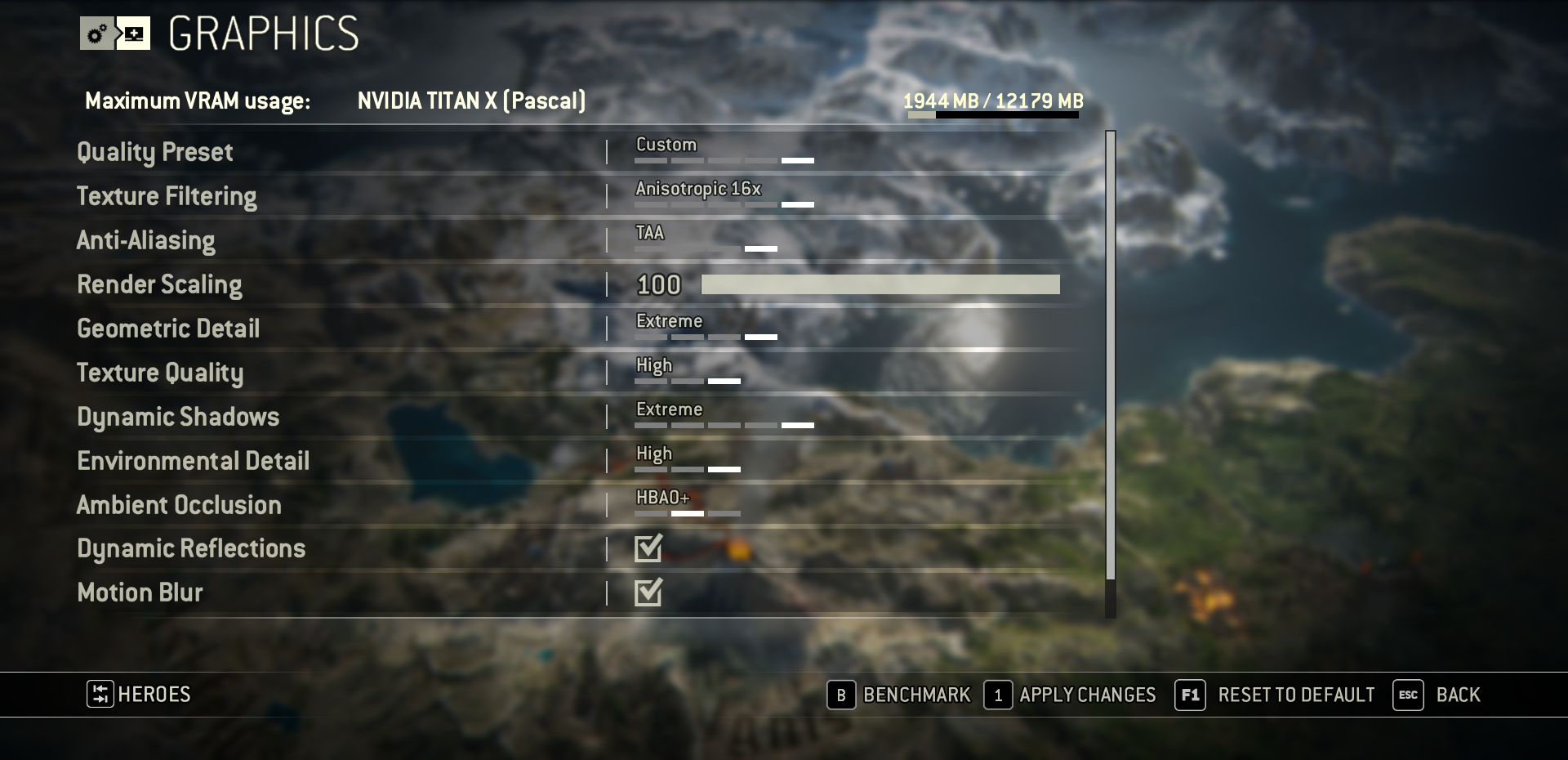Switch to the gear settings tab icon
Image resolution: width=1568 pixels, height=760 pixels.
coord(97,34)
